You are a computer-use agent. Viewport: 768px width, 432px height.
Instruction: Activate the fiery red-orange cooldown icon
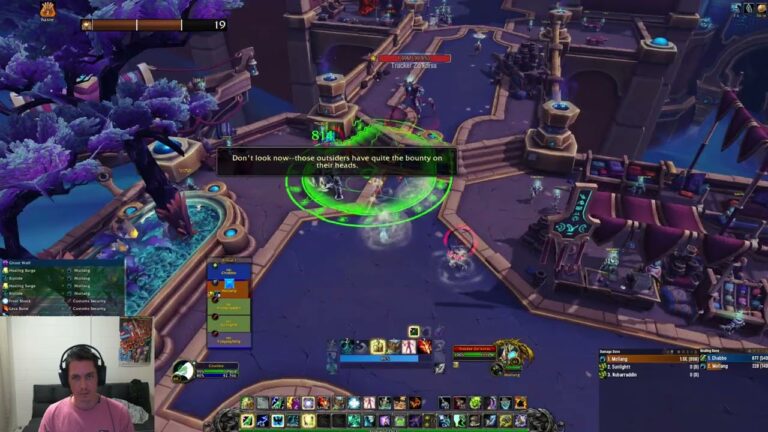pyautogui.click(x=425, y=346)
